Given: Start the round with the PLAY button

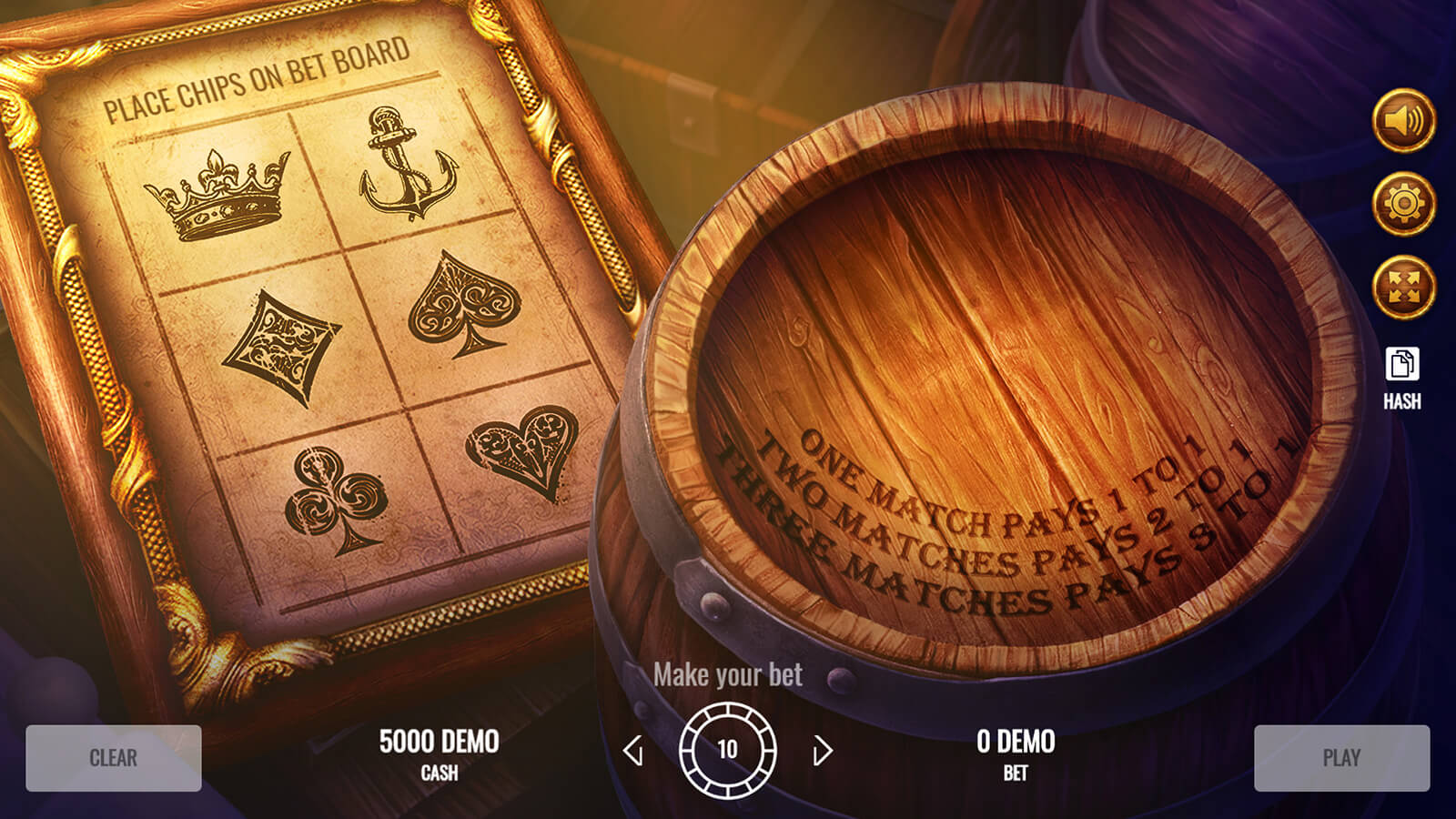Looking at the screenshot, I should 1341,758.
